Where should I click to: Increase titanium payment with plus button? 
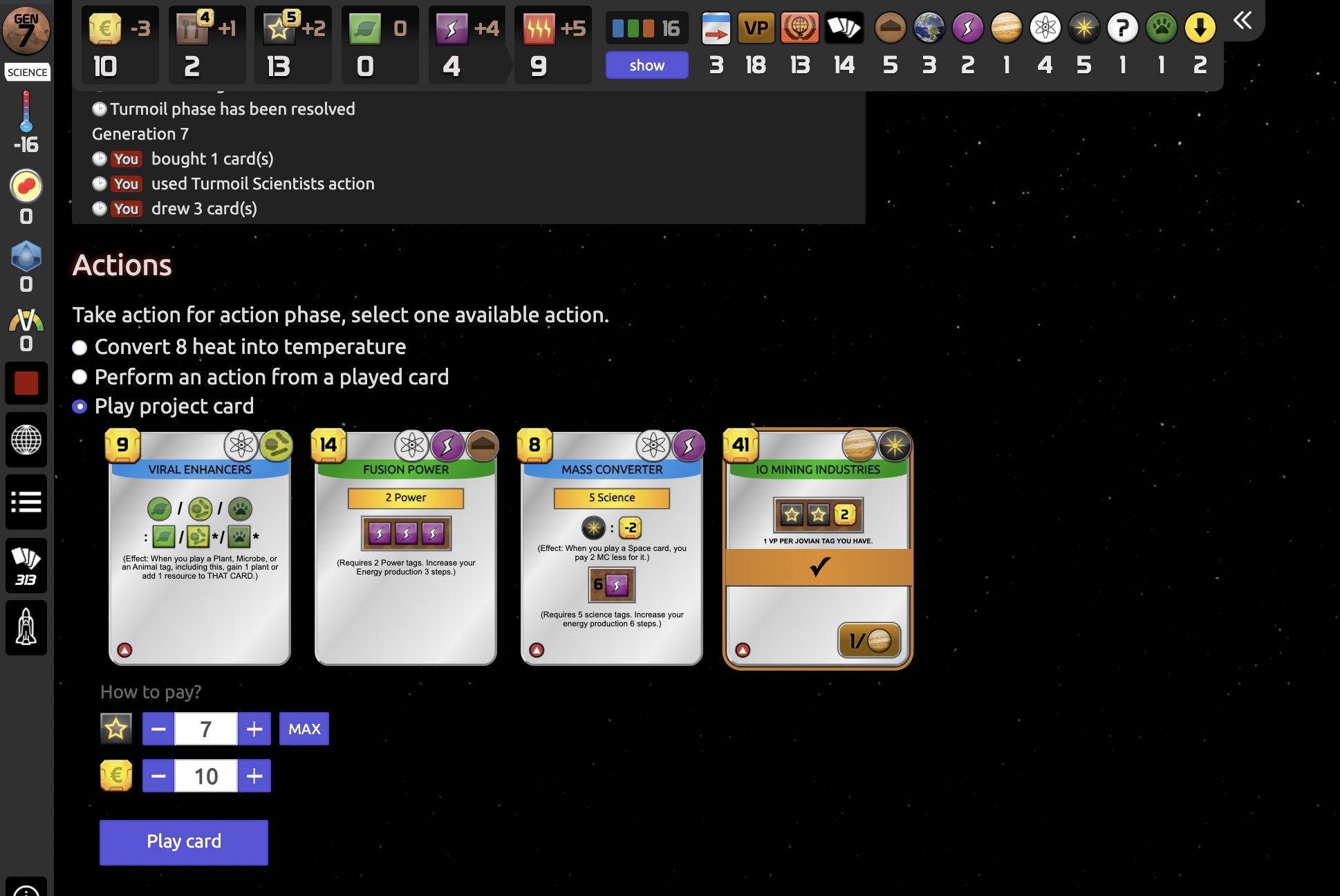pyautogui.click(x=254, y=728)
